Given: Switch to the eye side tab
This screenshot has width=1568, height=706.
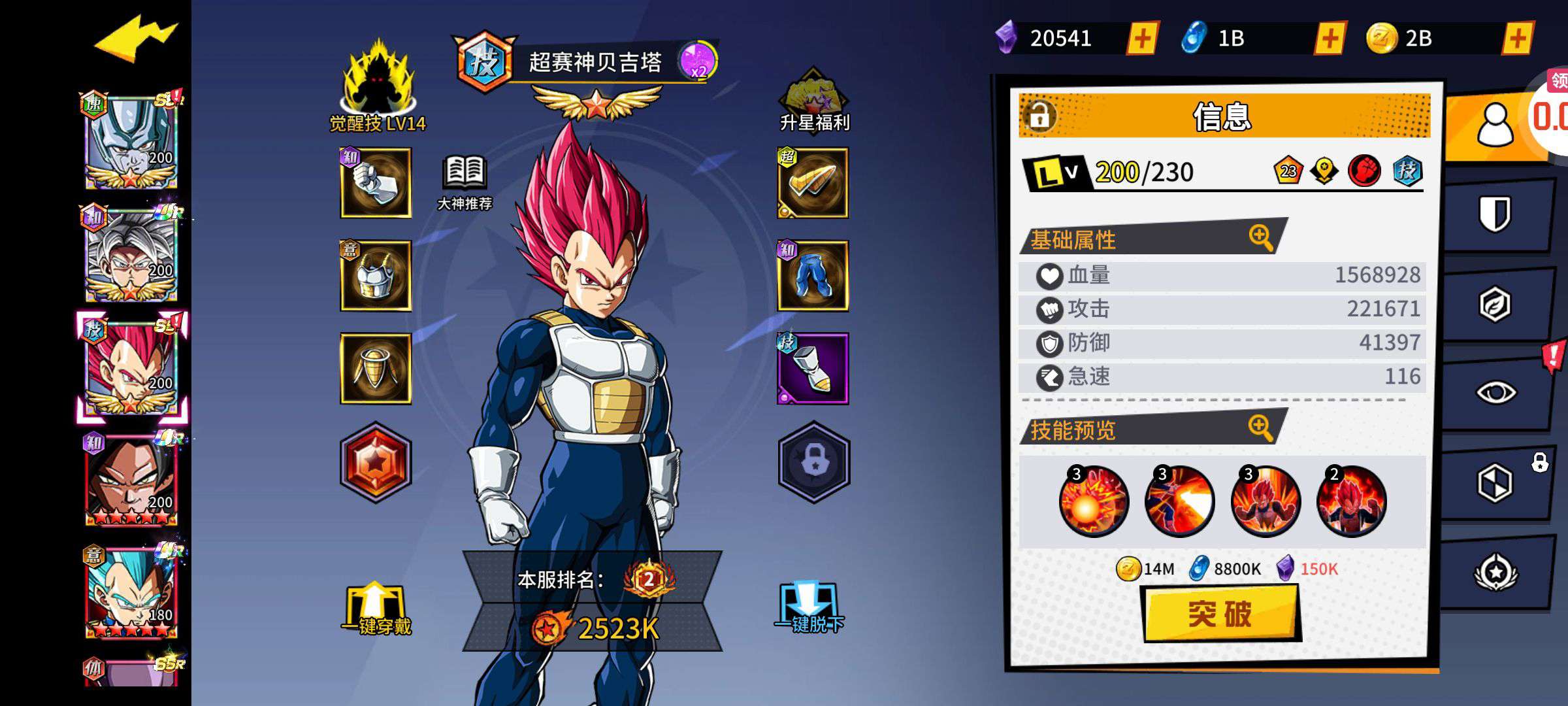Looking at the screenshot, I should [x=1495, y=392].
